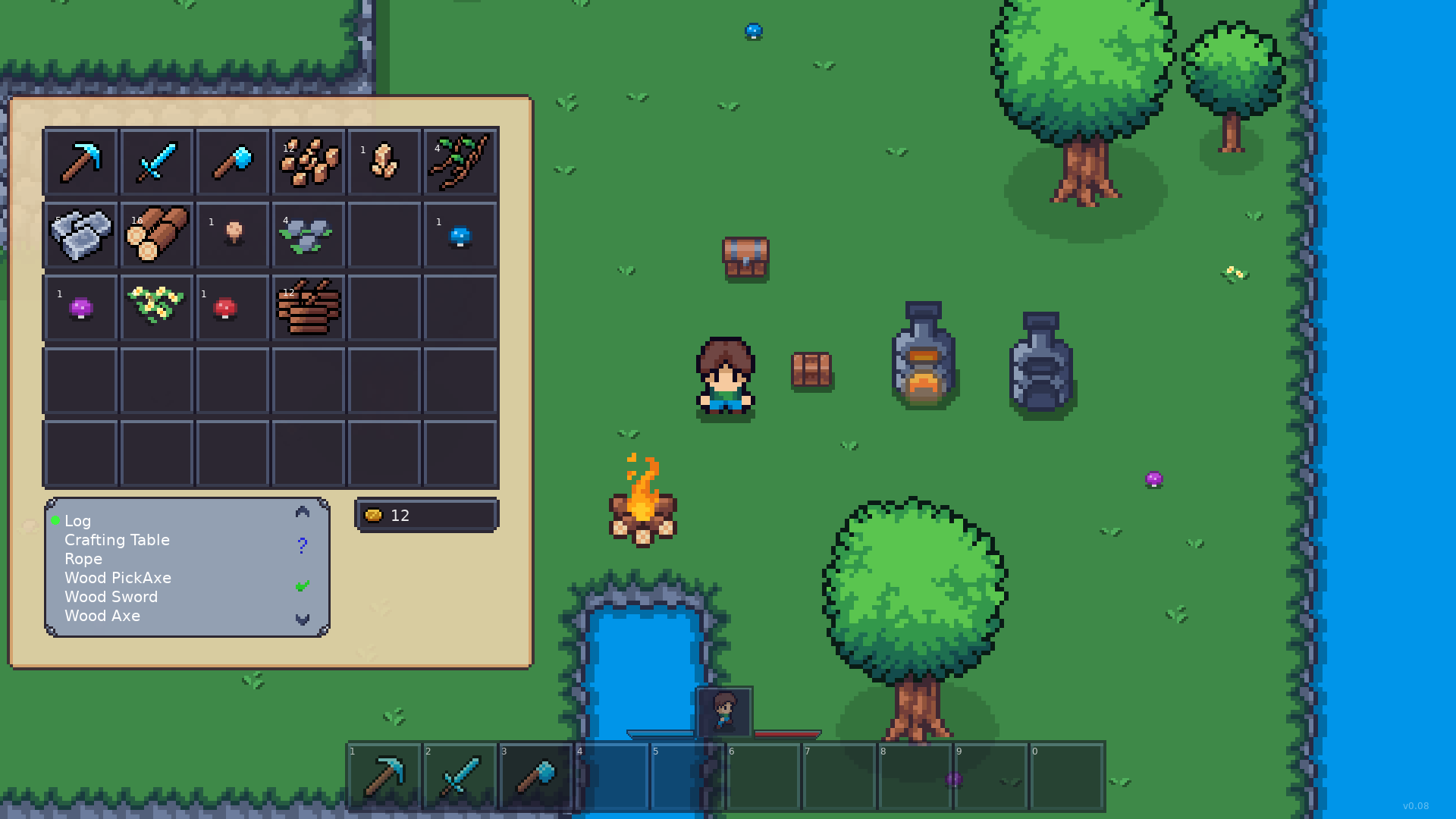Pick the Wood Sword recipe
The image size is (1456, 819).
(x=111, y=597)
